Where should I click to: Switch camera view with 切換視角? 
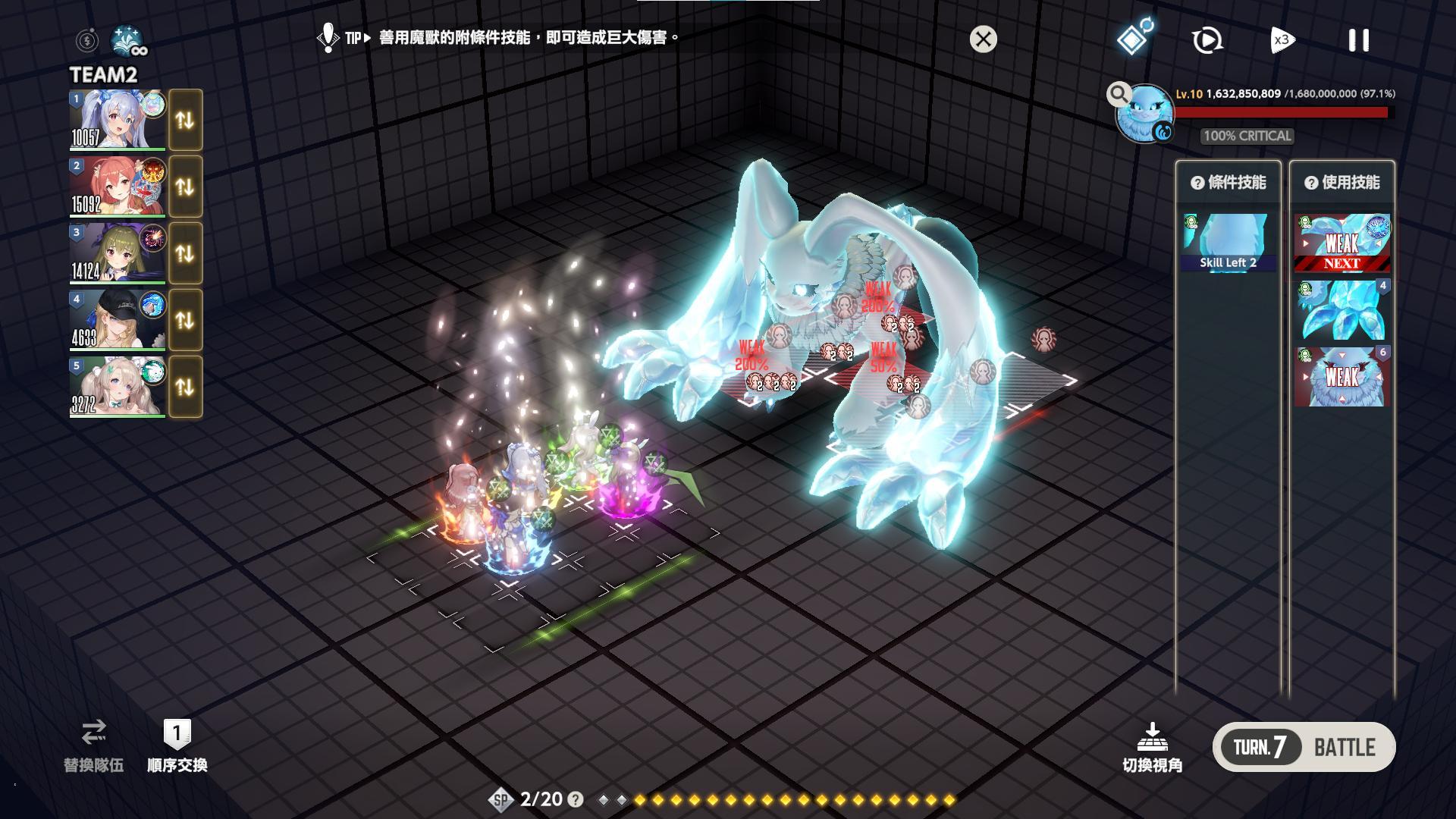pos(1152,748)
